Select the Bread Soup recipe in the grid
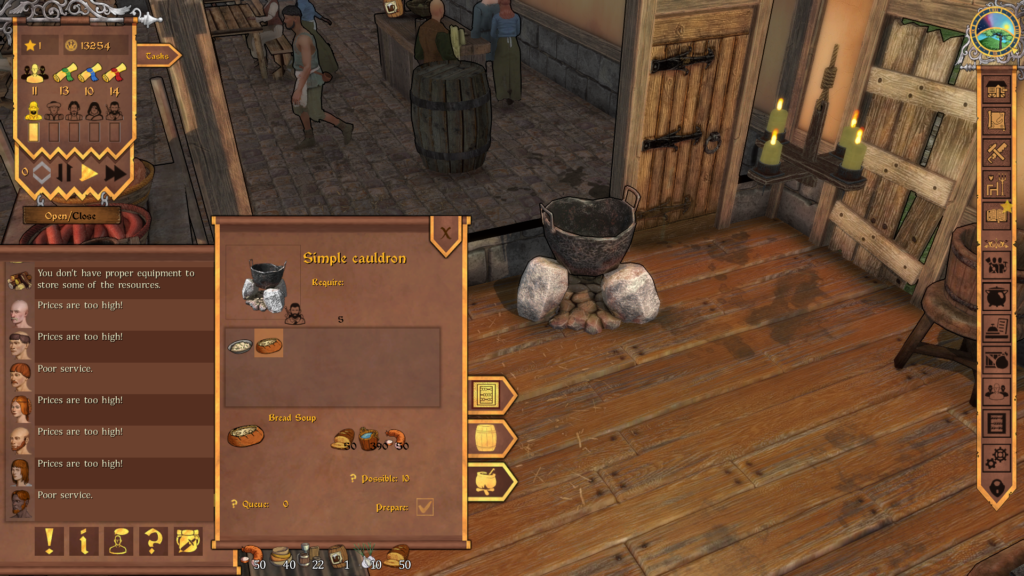Viewport: 1024px width, 576px height. pos(269,345)
